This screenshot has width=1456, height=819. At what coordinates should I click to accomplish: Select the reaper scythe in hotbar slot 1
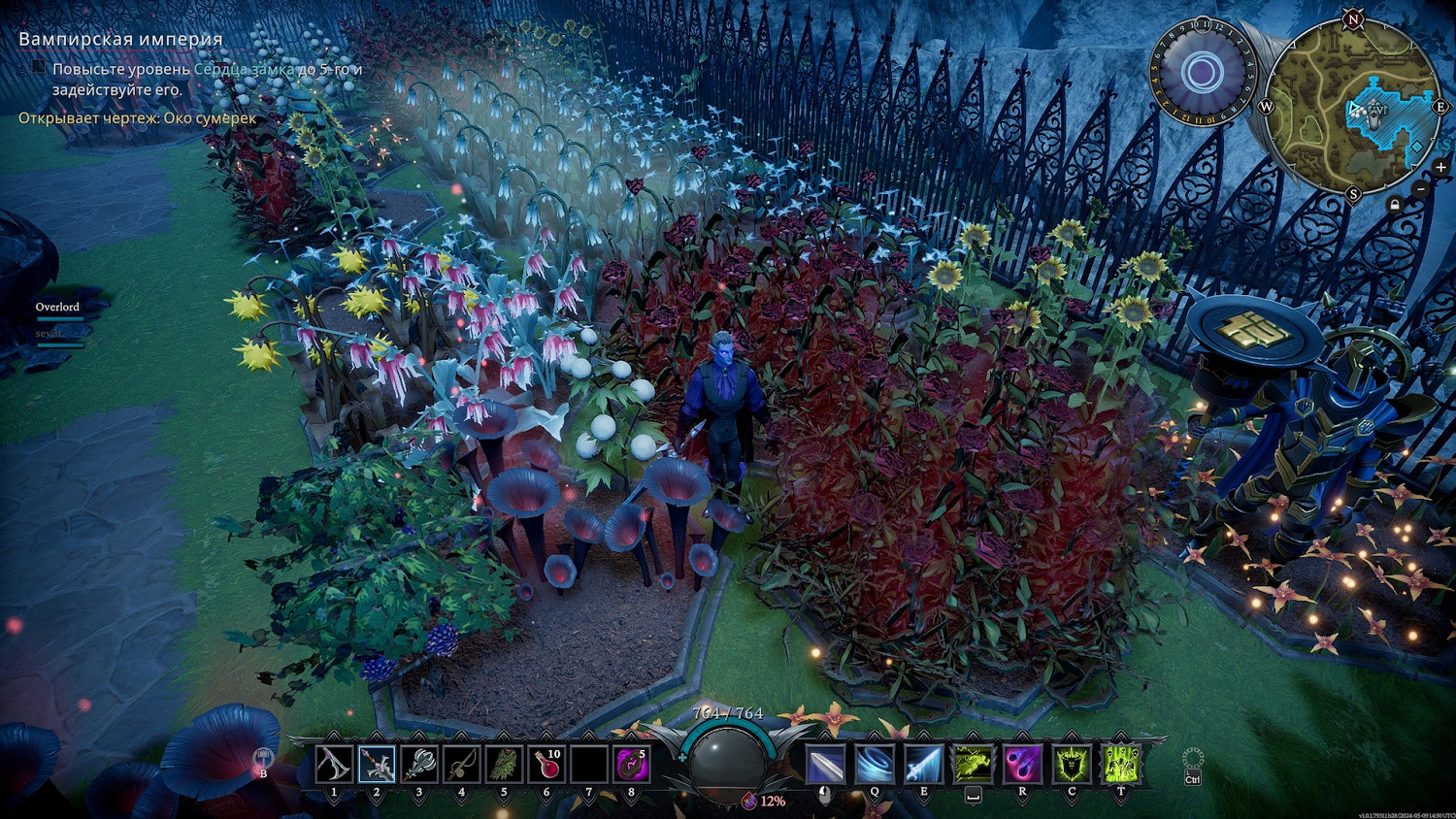tap(334, 765)
